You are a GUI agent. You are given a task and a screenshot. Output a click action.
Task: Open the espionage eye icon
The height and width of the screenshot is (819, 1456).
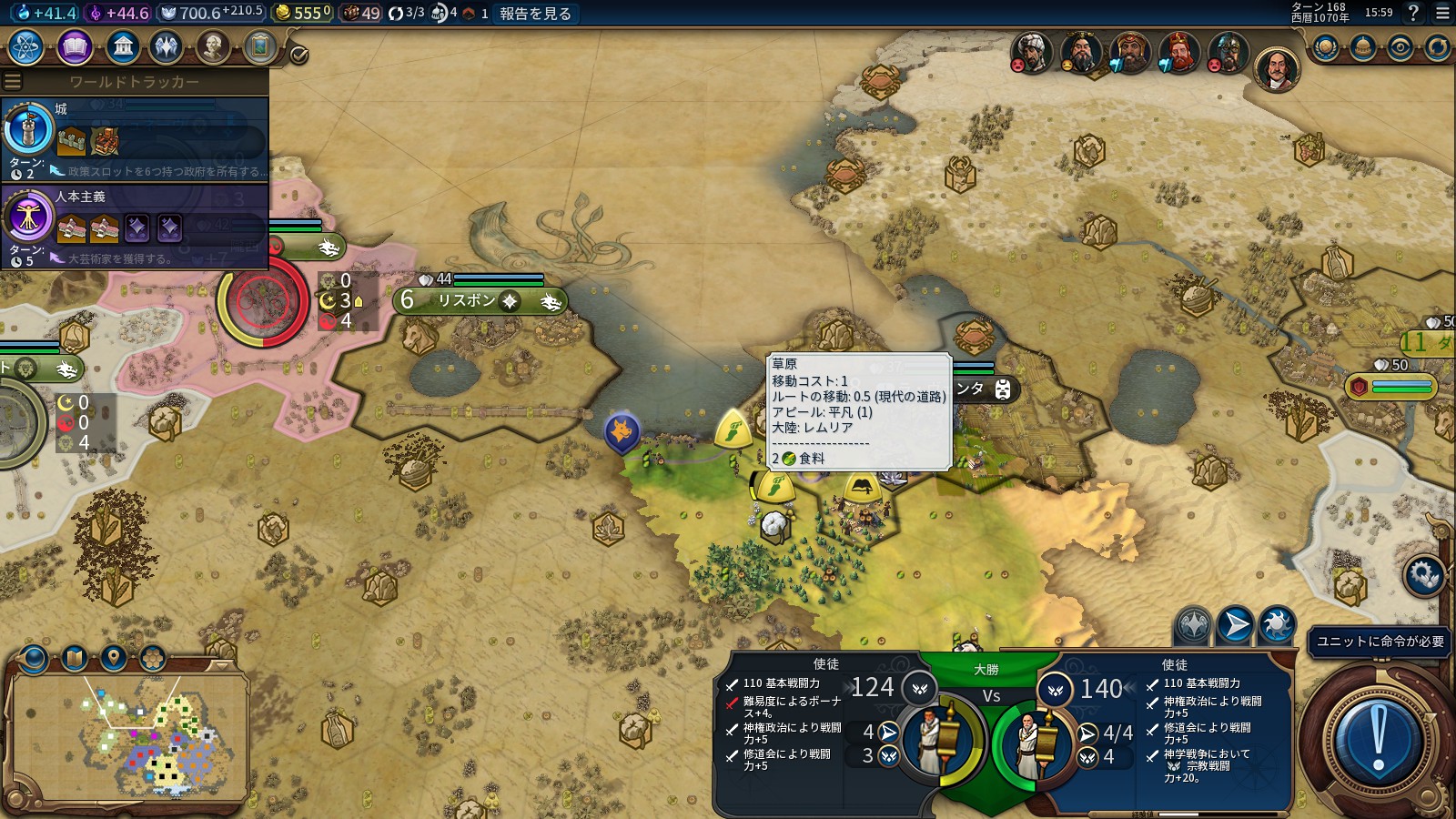coord(1400,47)
